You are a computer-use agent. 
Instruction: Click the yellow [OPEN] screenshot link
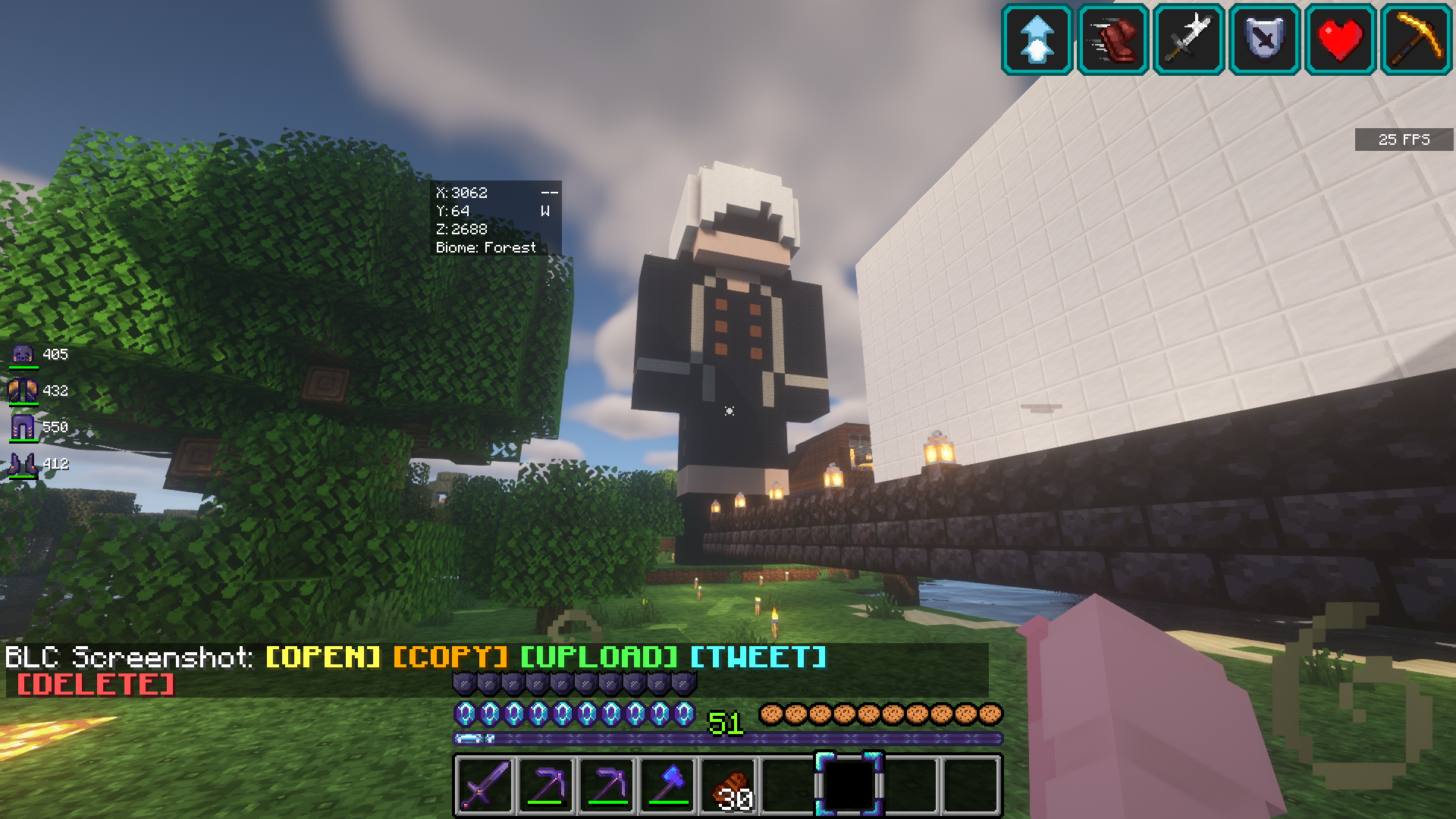(x=323, y=657)
